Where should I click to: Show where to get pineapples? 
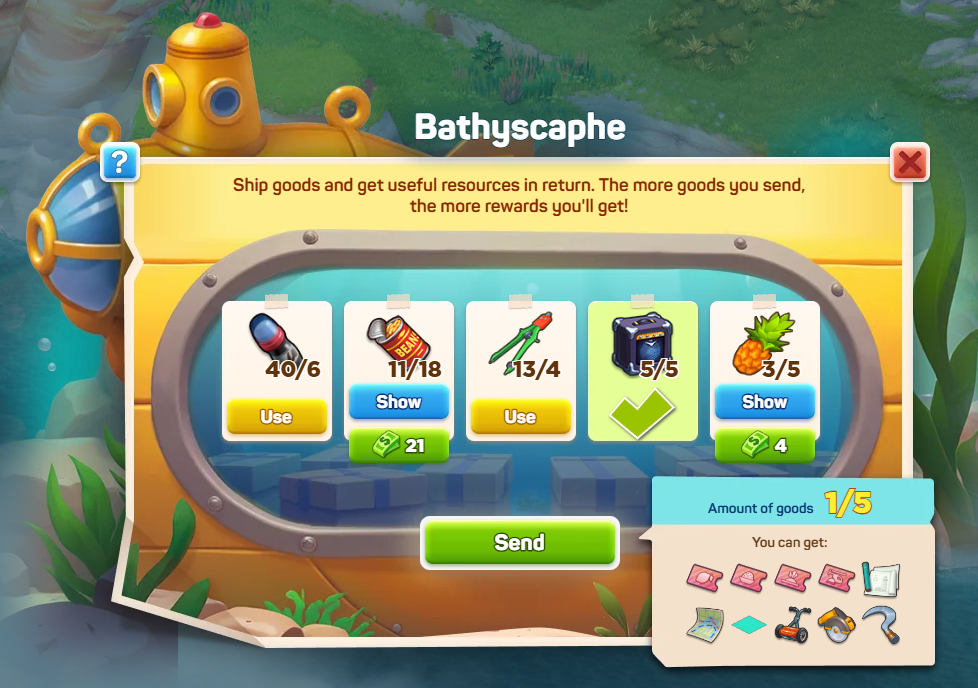tap(764, 402)
